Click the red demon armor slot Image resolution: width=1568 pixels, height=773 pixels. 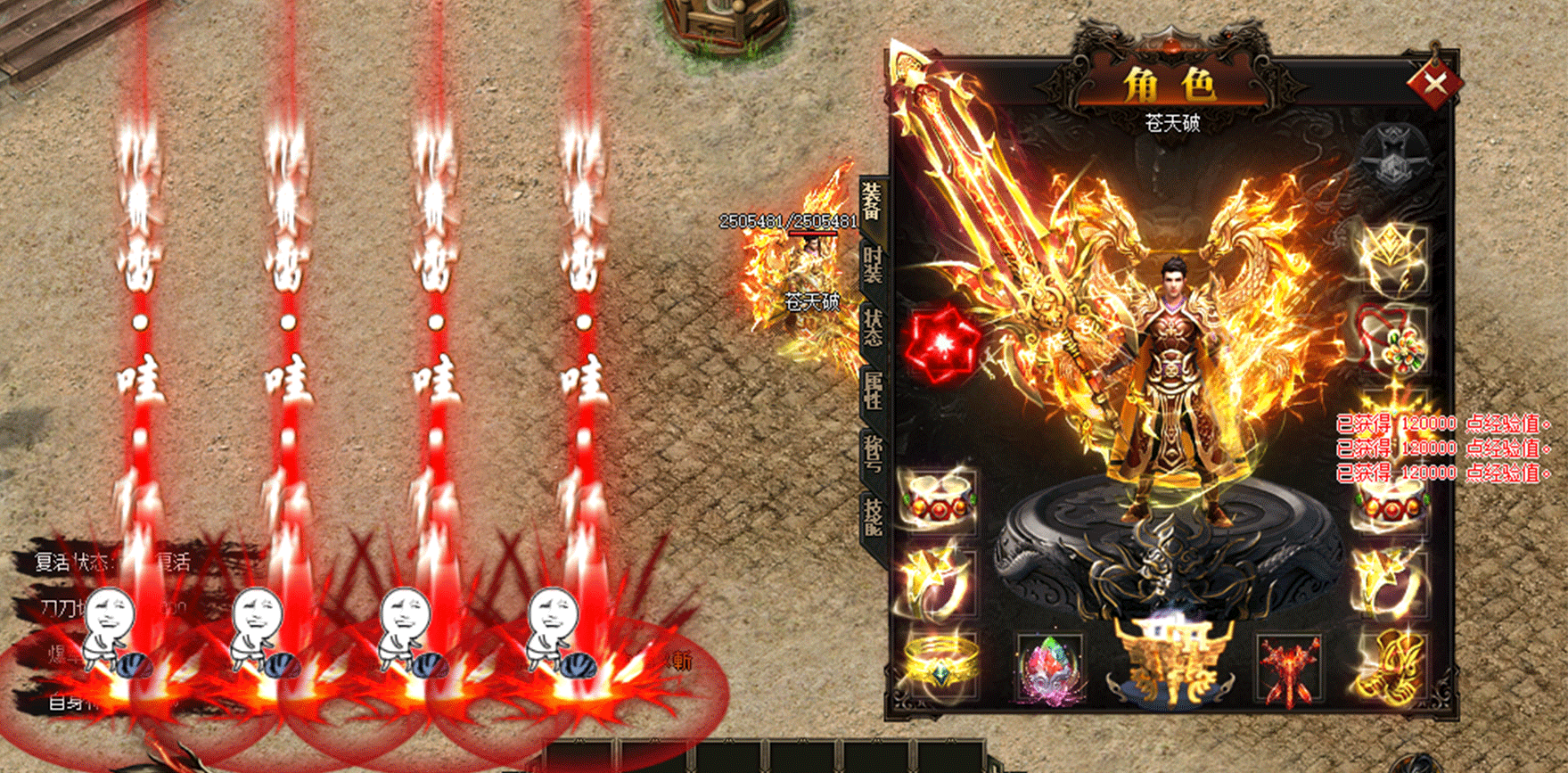coord(1288,667)
